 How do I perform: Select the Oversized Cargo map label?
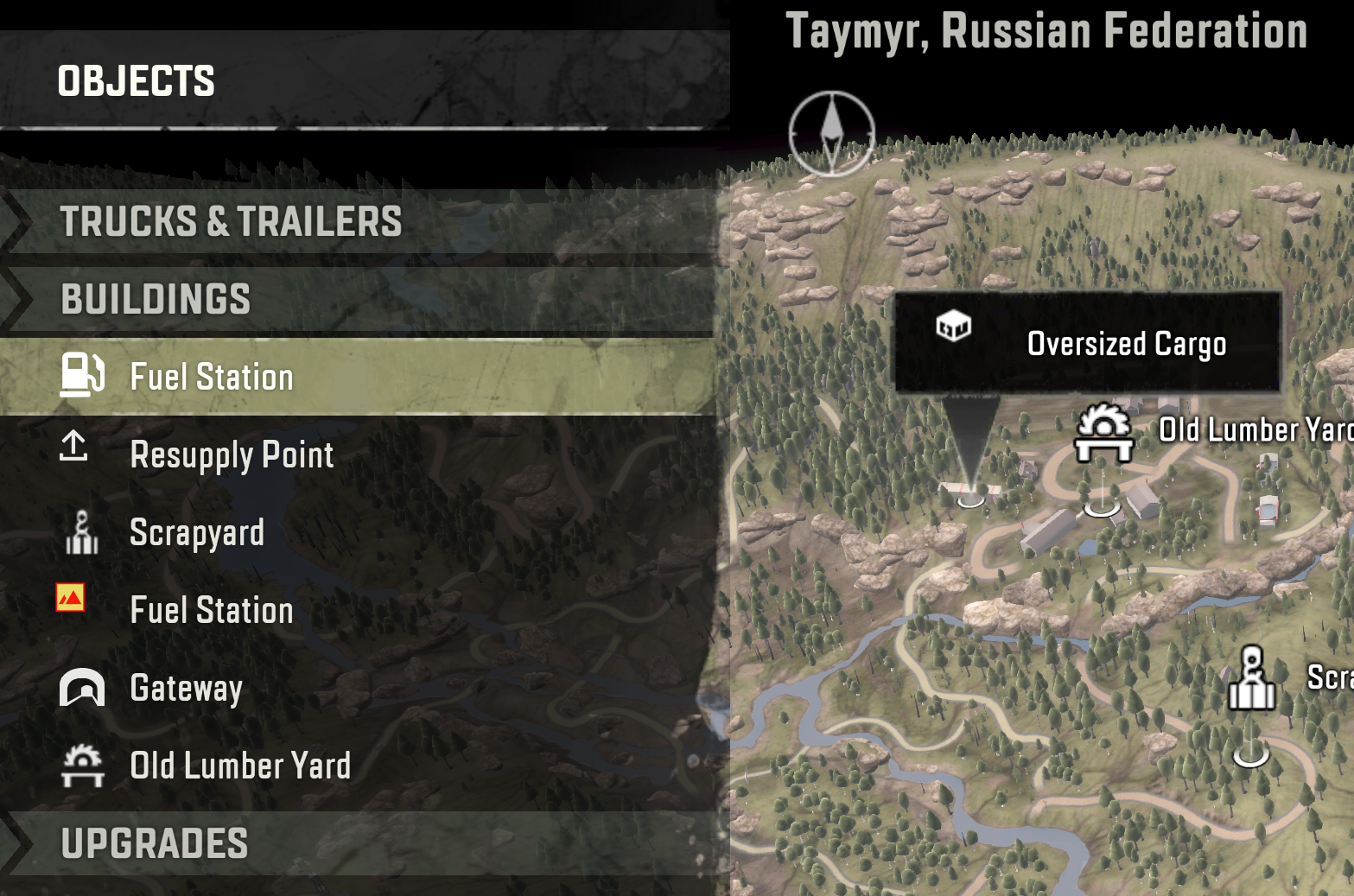(1086, 343)
